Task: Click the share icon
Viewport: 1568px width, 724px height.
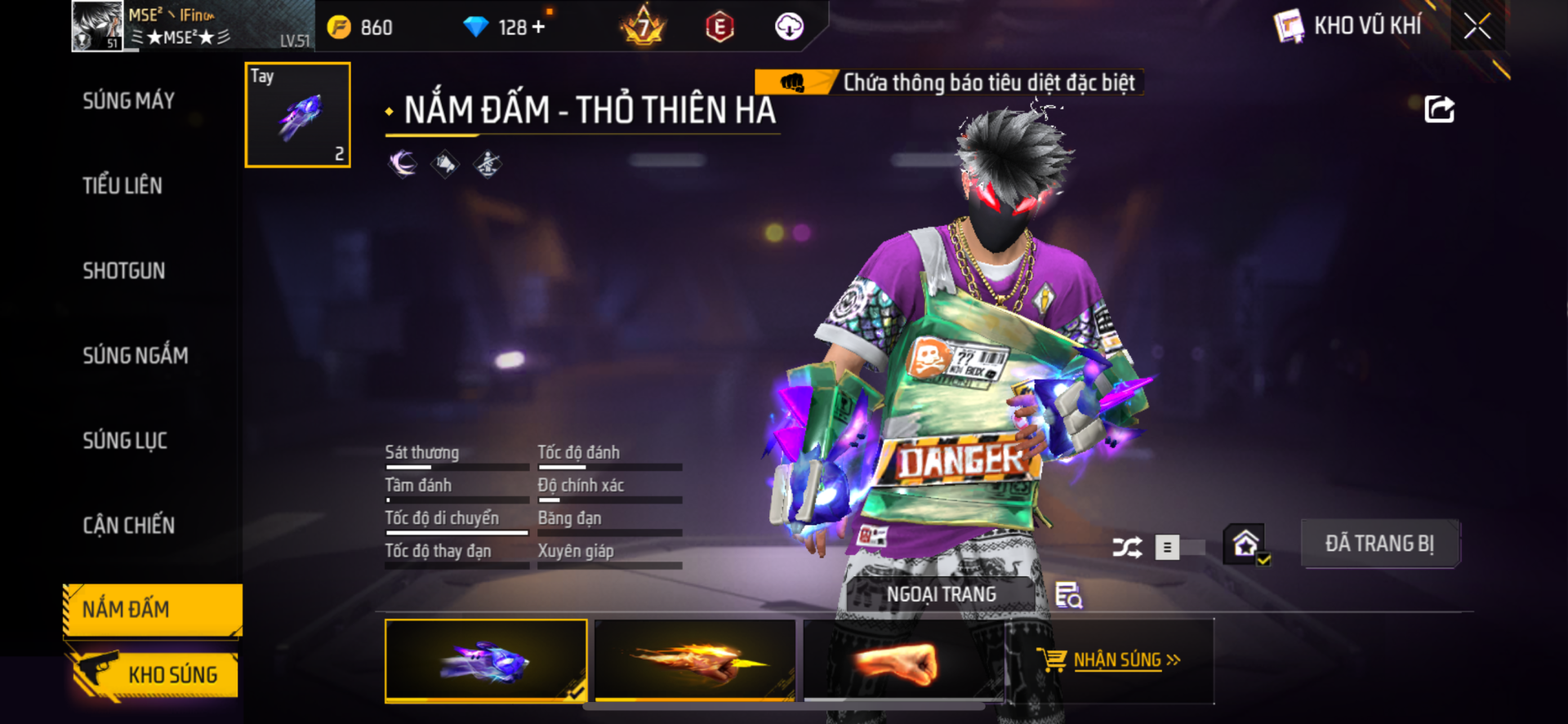Action: [1439, 109]
